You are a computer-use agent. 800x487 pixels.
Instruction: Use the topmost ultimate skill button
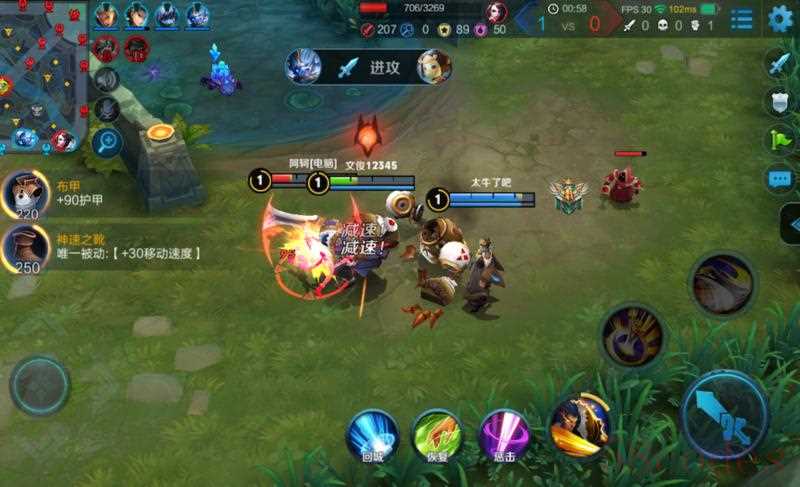[x=723, y=284]
